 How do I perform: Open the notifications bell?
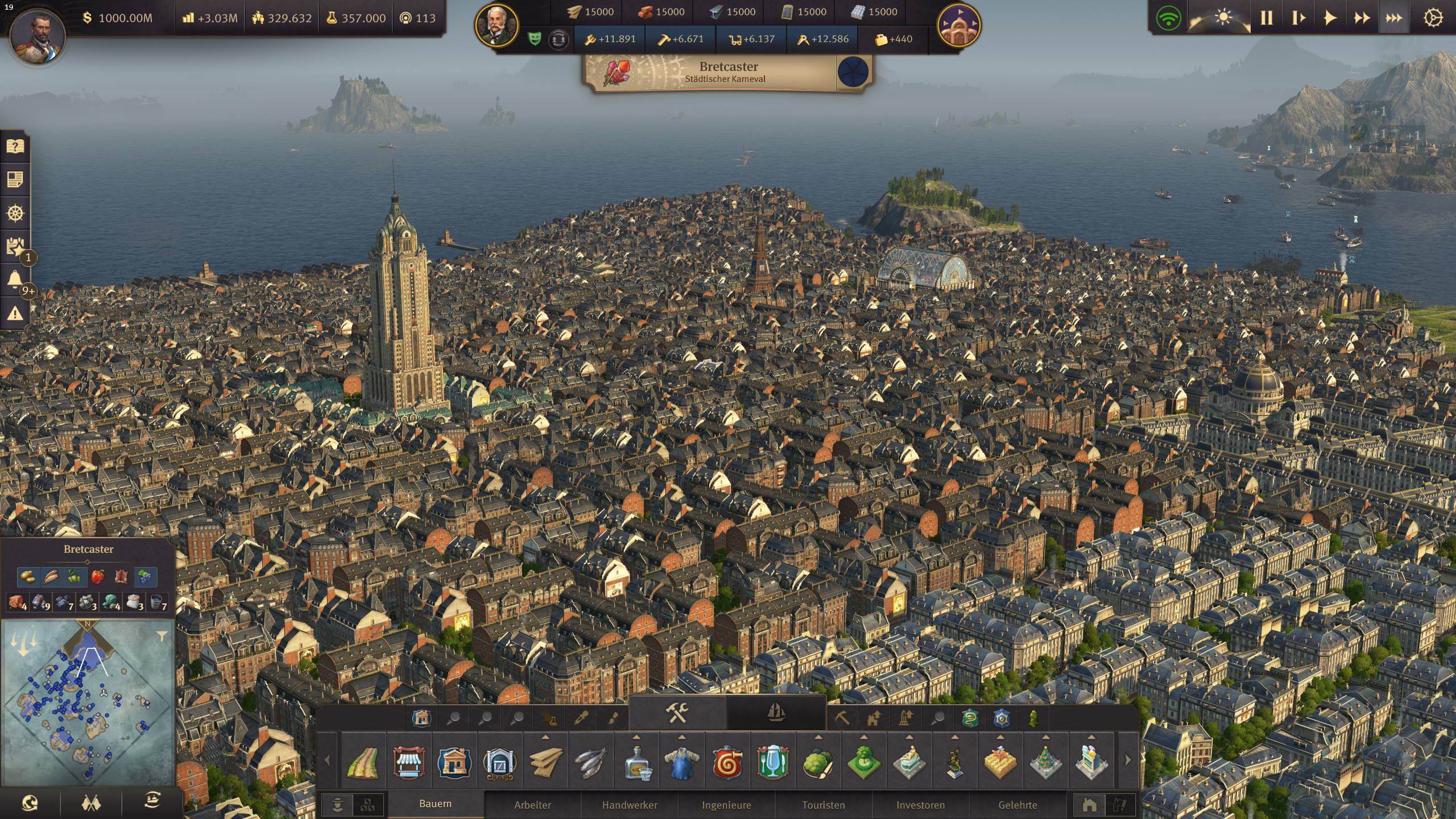15,280
